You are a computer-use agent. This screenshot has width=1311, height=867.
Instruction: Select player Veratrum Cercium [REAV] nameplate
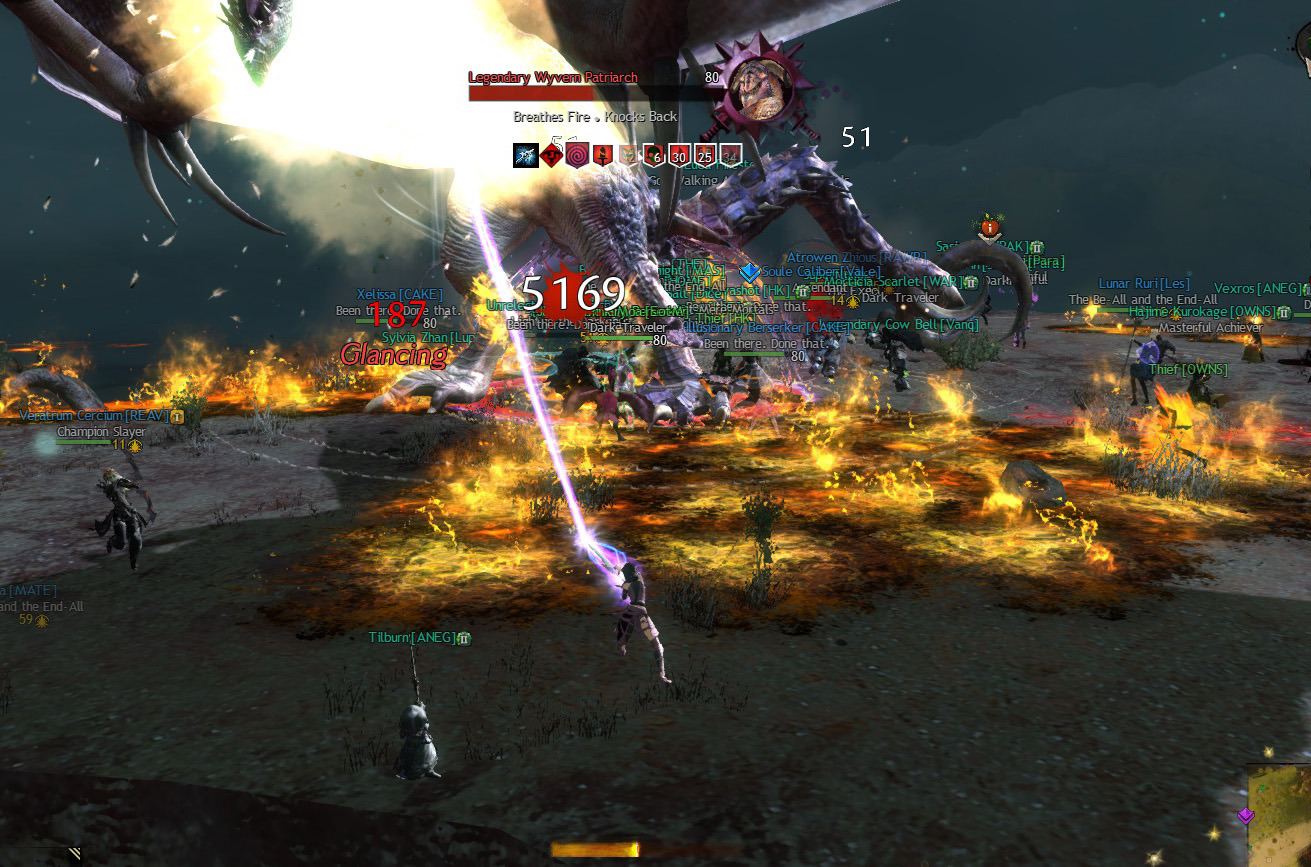pos(100,415)
